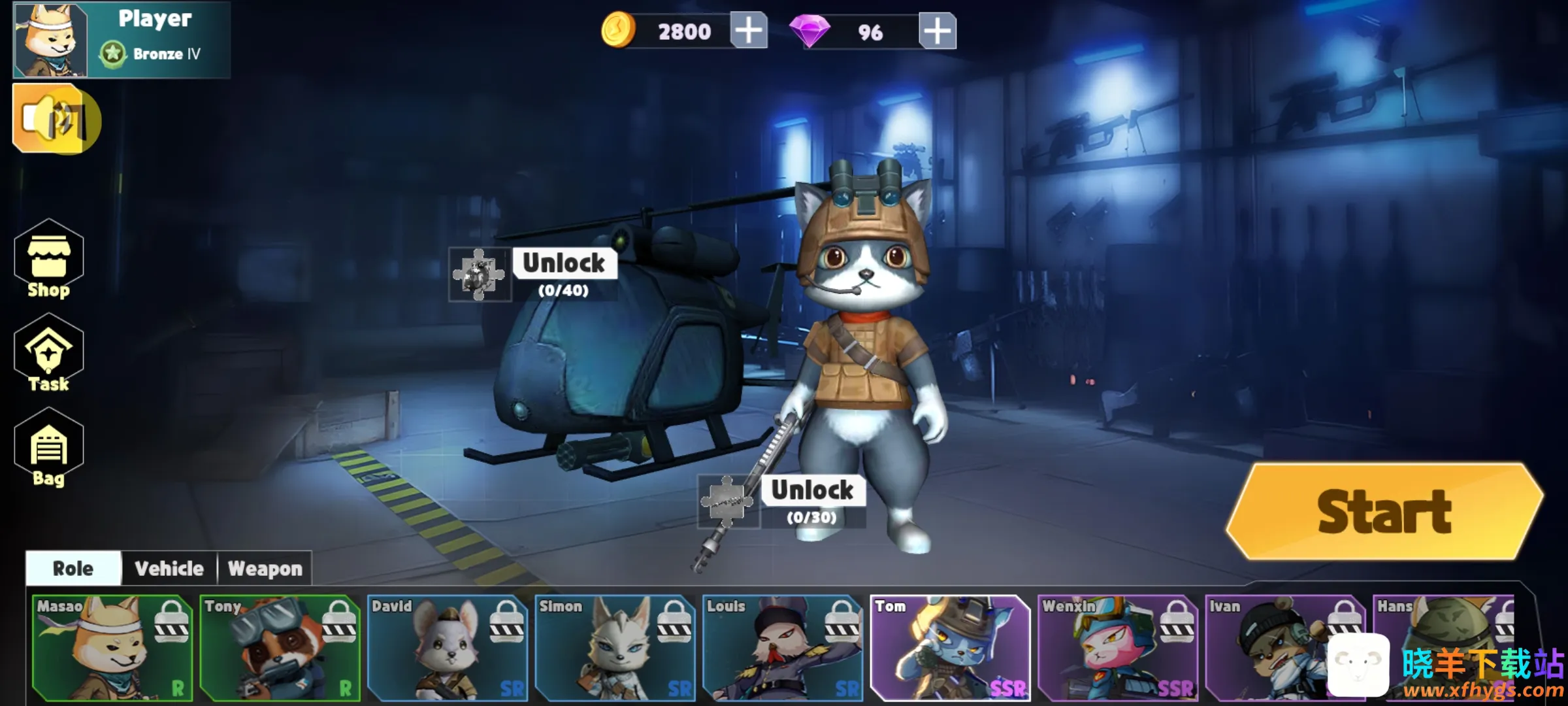Image resolution: width=1568 pixels, height=706 pixels.
Task: Add more purple gems with plus button
Action: pyautogui.click(x=937, y=31)
